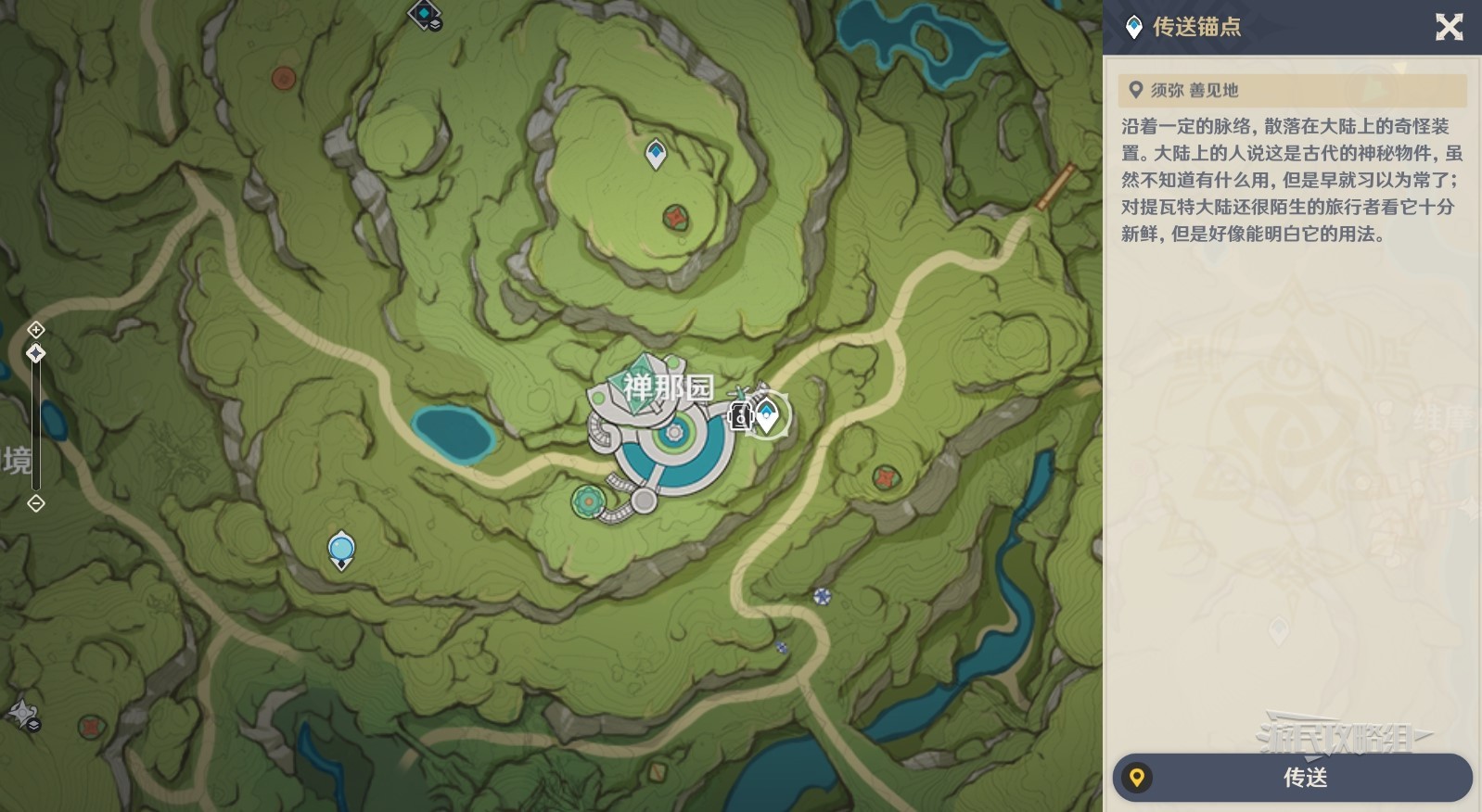This screenshot has height=812, width=1482.
Task: Click the map zoom slider handle
Action: click(x=35, y=353)
